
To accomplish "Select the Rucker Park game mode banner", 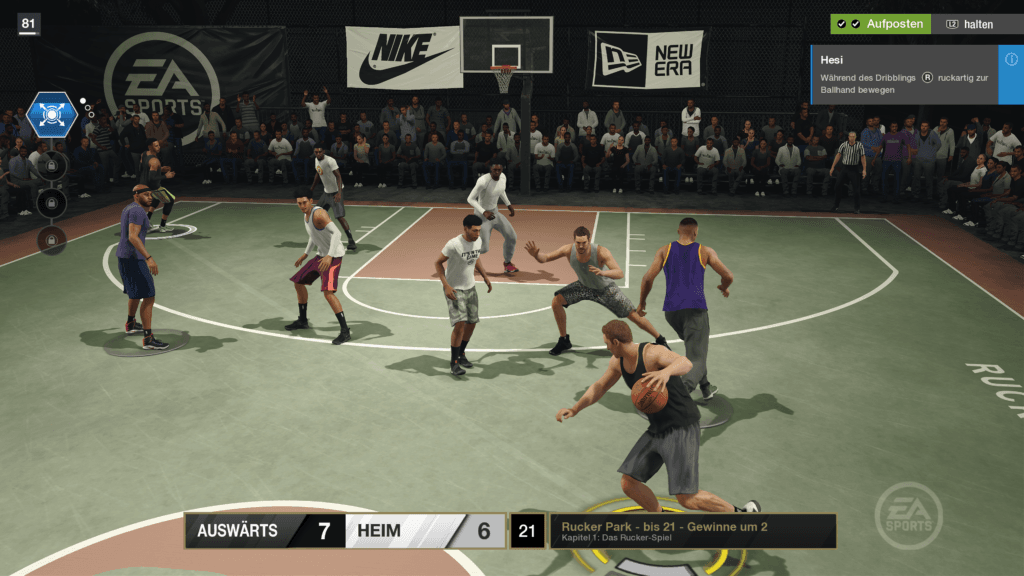I will point(692,531).
